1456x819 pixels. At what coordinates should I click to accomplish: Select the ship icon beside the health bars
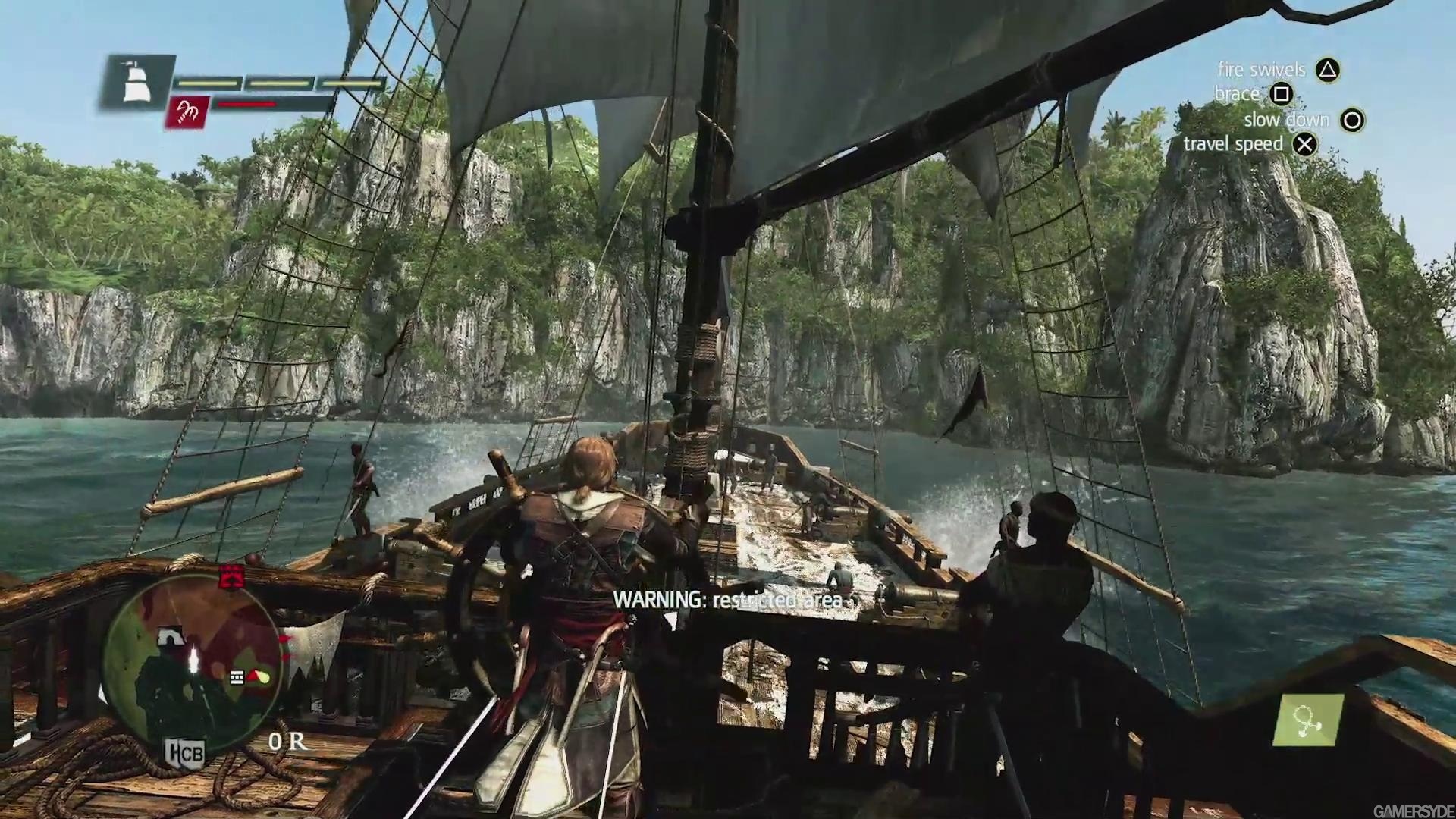pos(136,81)
